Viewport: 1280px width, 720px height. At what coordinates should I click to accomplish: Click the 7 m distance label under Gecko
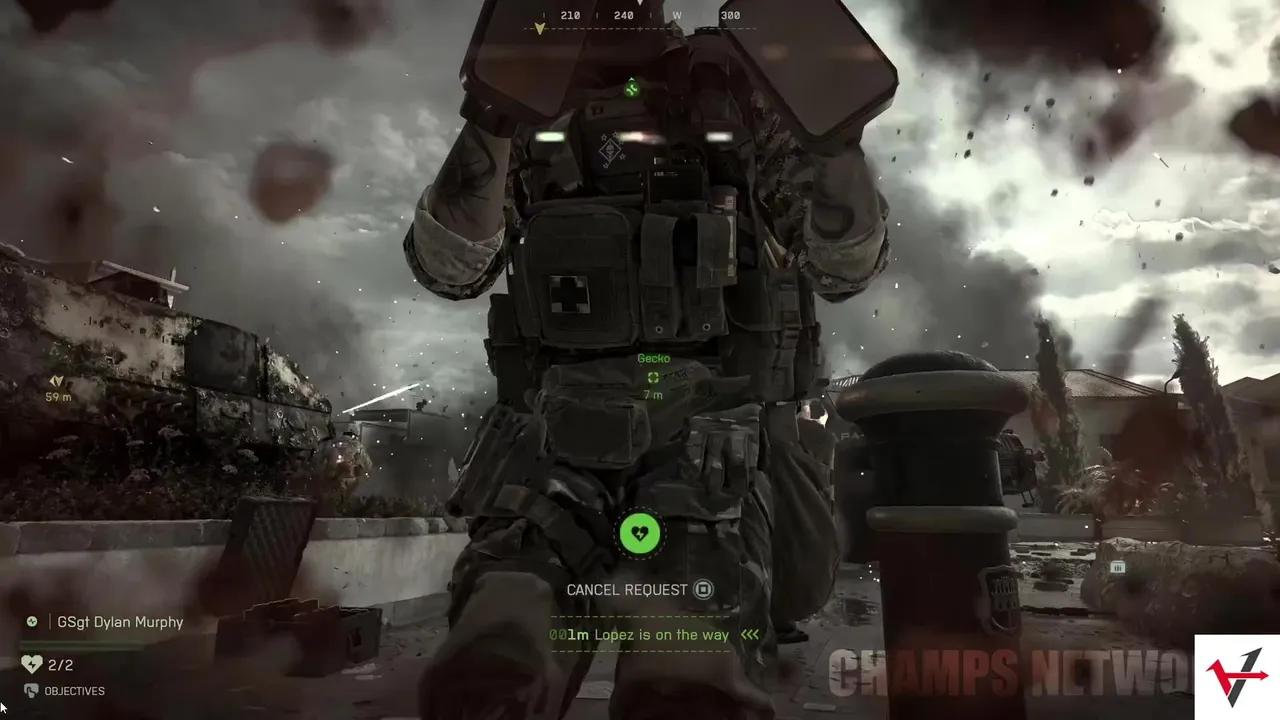[653, 395]
